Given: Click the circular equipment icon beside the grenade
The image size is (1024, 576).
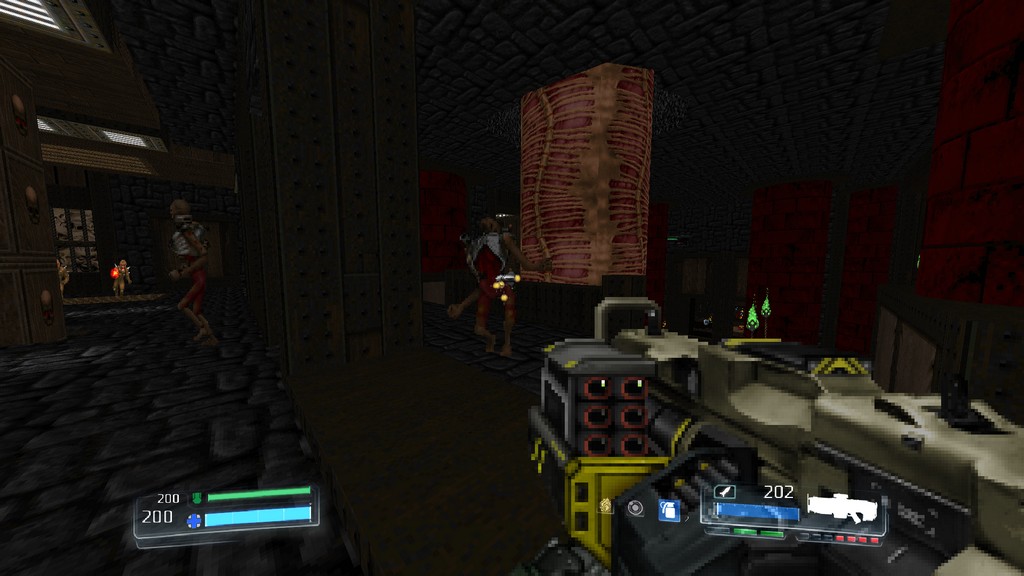Looking at the screenshot, I should pos(636,508).
